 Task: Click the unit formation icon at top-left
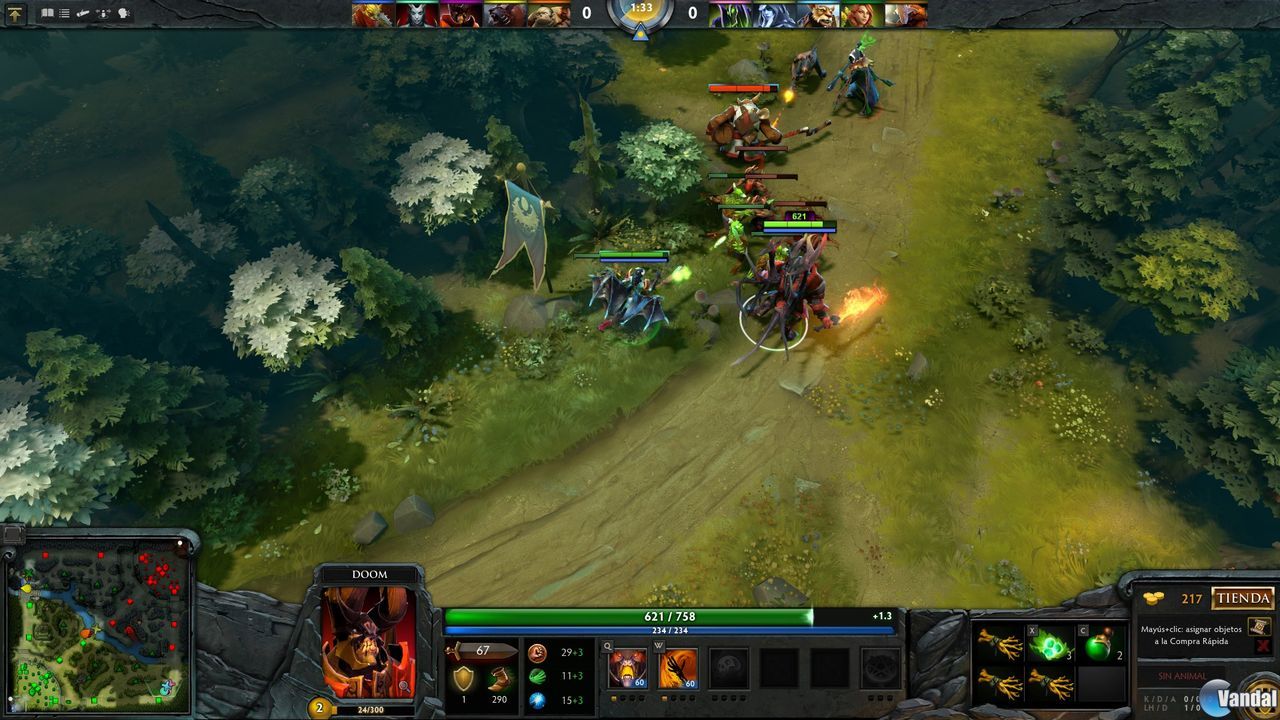tap(103, 13)
